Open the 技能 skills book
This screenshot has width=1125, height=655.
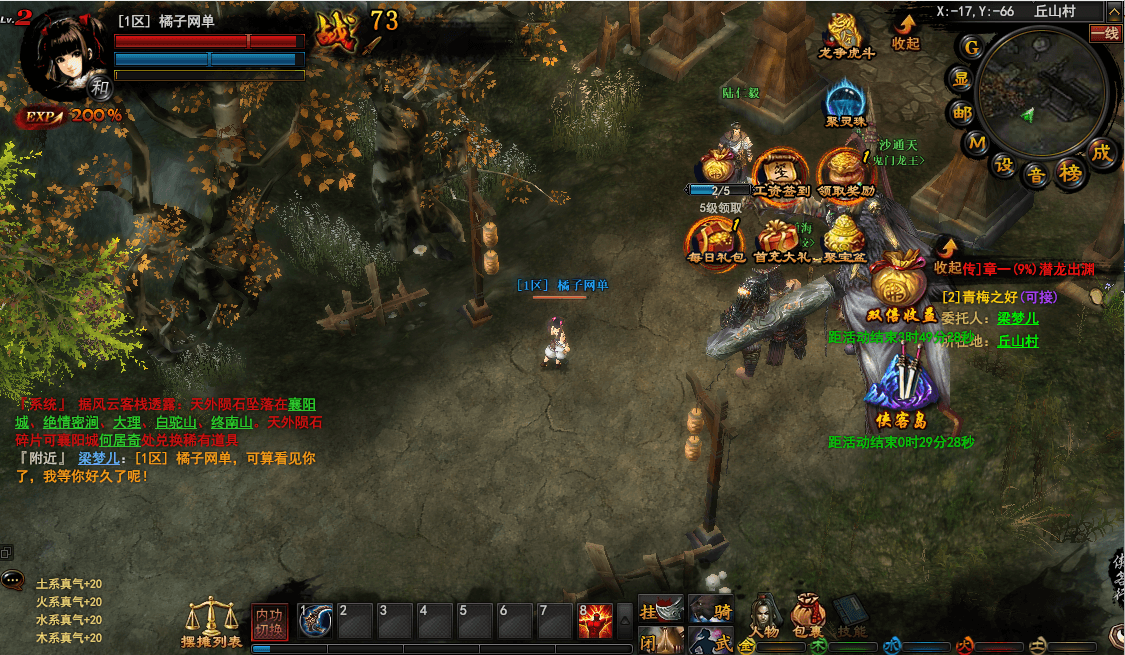pos(852,612)
